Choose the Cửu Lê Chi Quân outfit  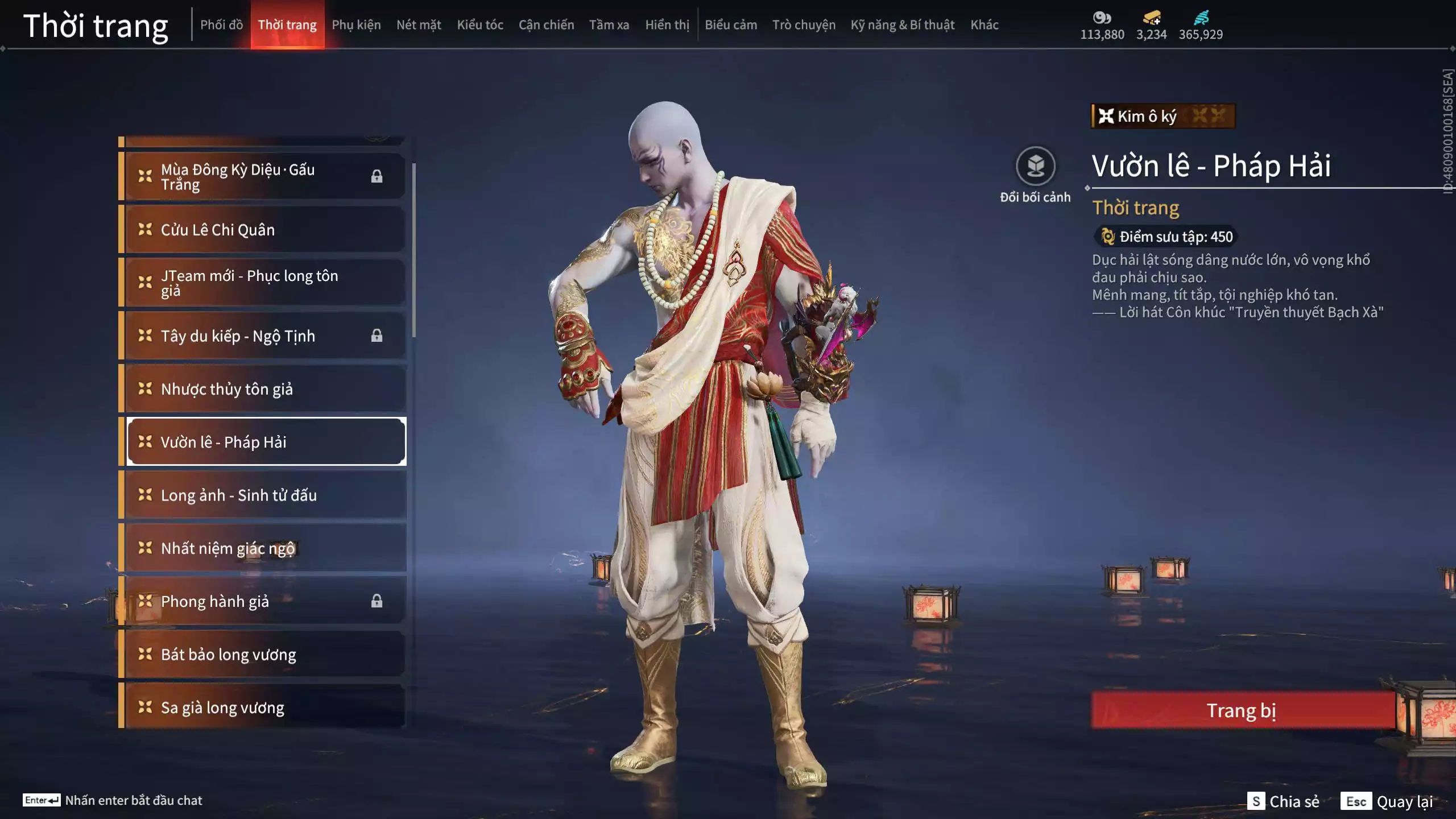(x=265, y=230)
